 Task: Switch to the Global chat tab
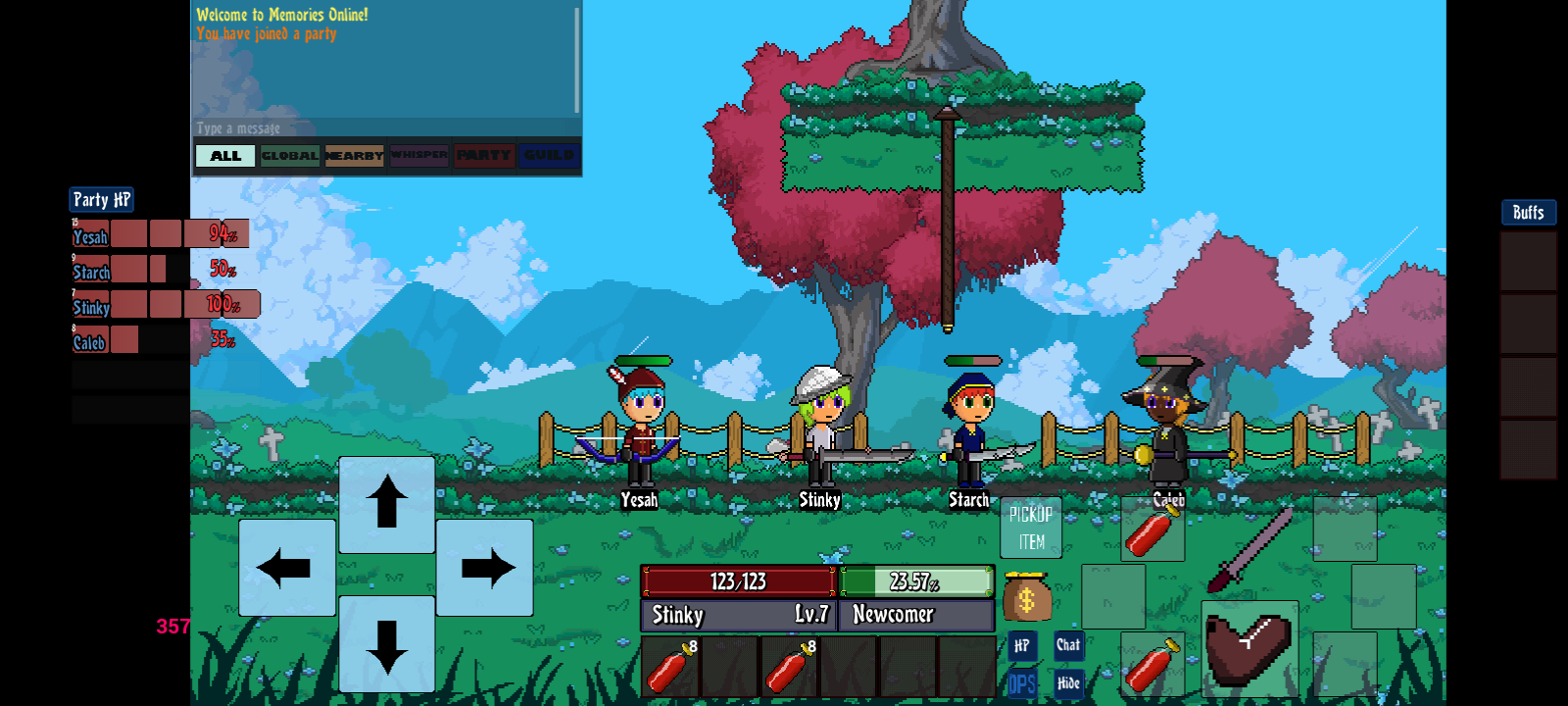pos(290,156)
